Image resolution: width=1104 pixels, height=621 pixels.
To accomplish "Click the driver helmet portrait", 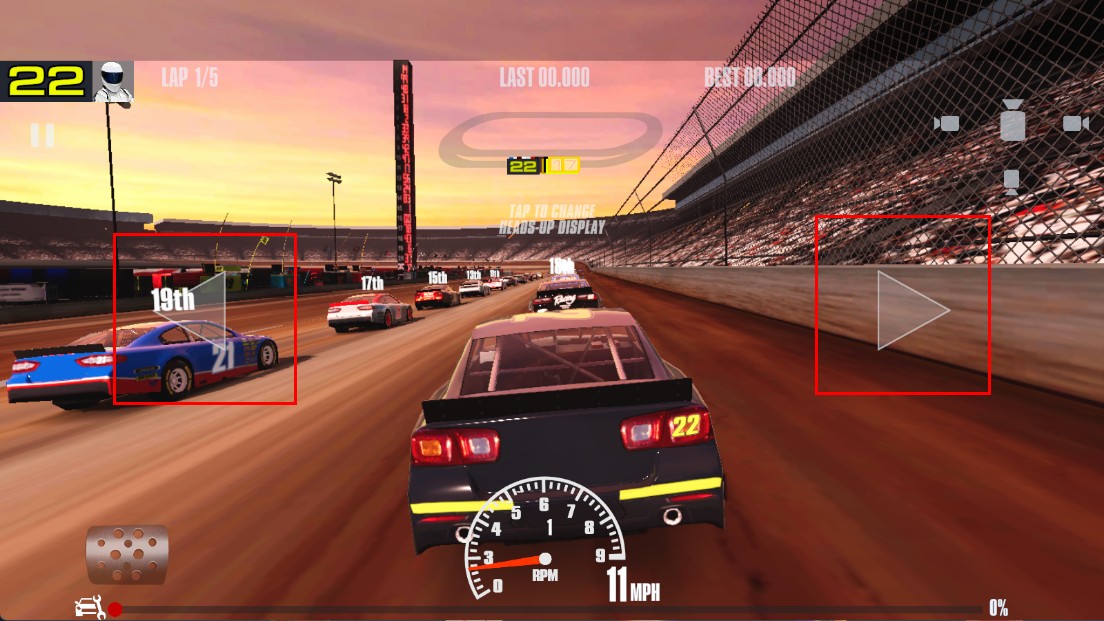I will click(x=113, y=82).
